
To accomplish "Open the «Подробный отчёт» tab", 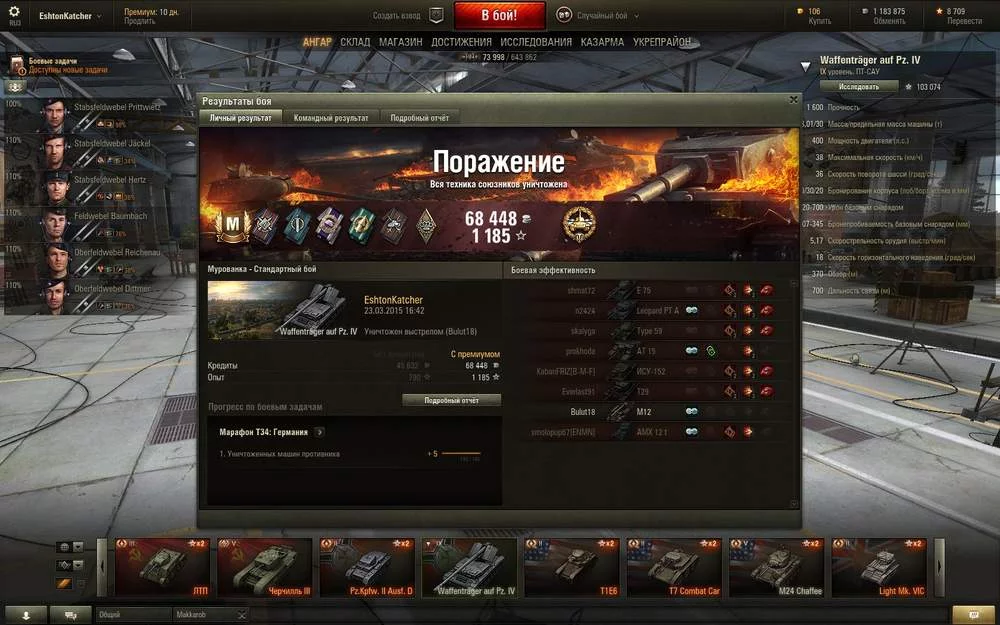I will pos(419,118).
